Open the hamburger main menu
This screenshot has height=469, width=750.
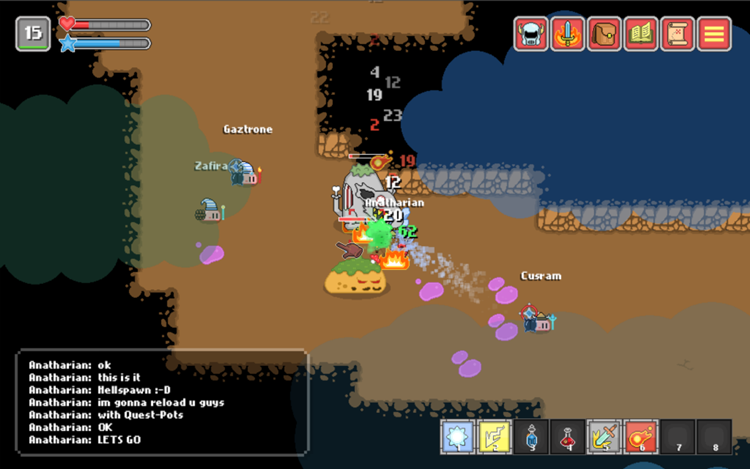pyautogui.click(x=714, y=34)
